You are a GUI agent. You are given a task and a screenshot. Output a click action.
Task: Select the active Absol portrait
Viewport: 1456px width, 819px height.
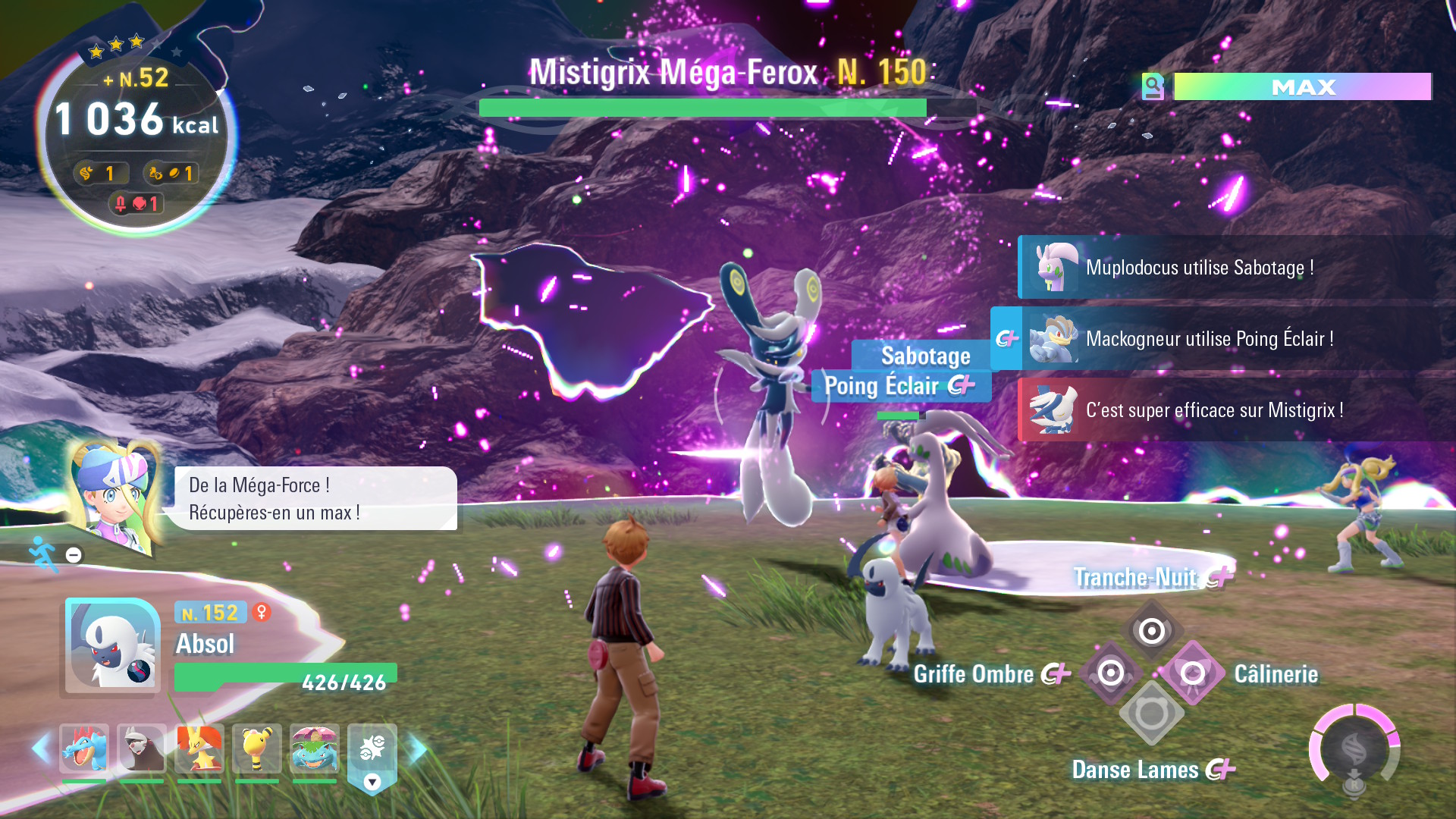click(112, 646)
